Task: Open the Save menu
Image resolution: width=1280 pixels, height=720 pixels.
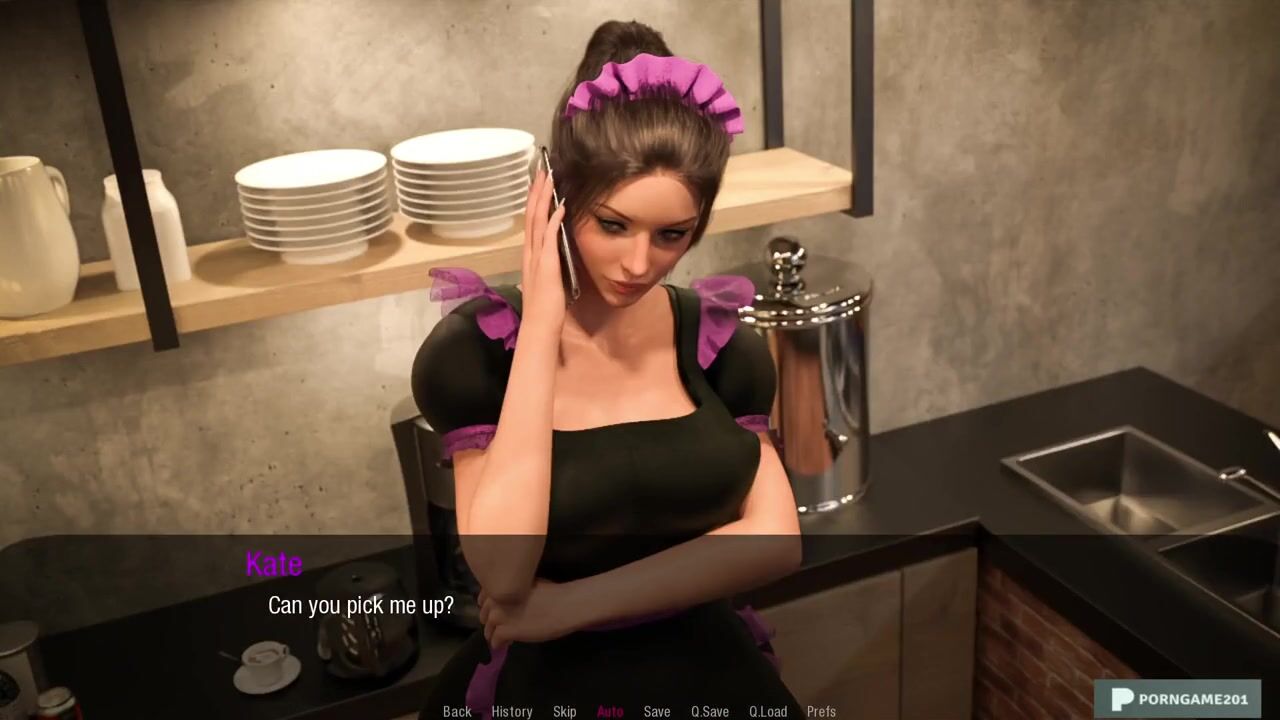Action: click(657, 711)
